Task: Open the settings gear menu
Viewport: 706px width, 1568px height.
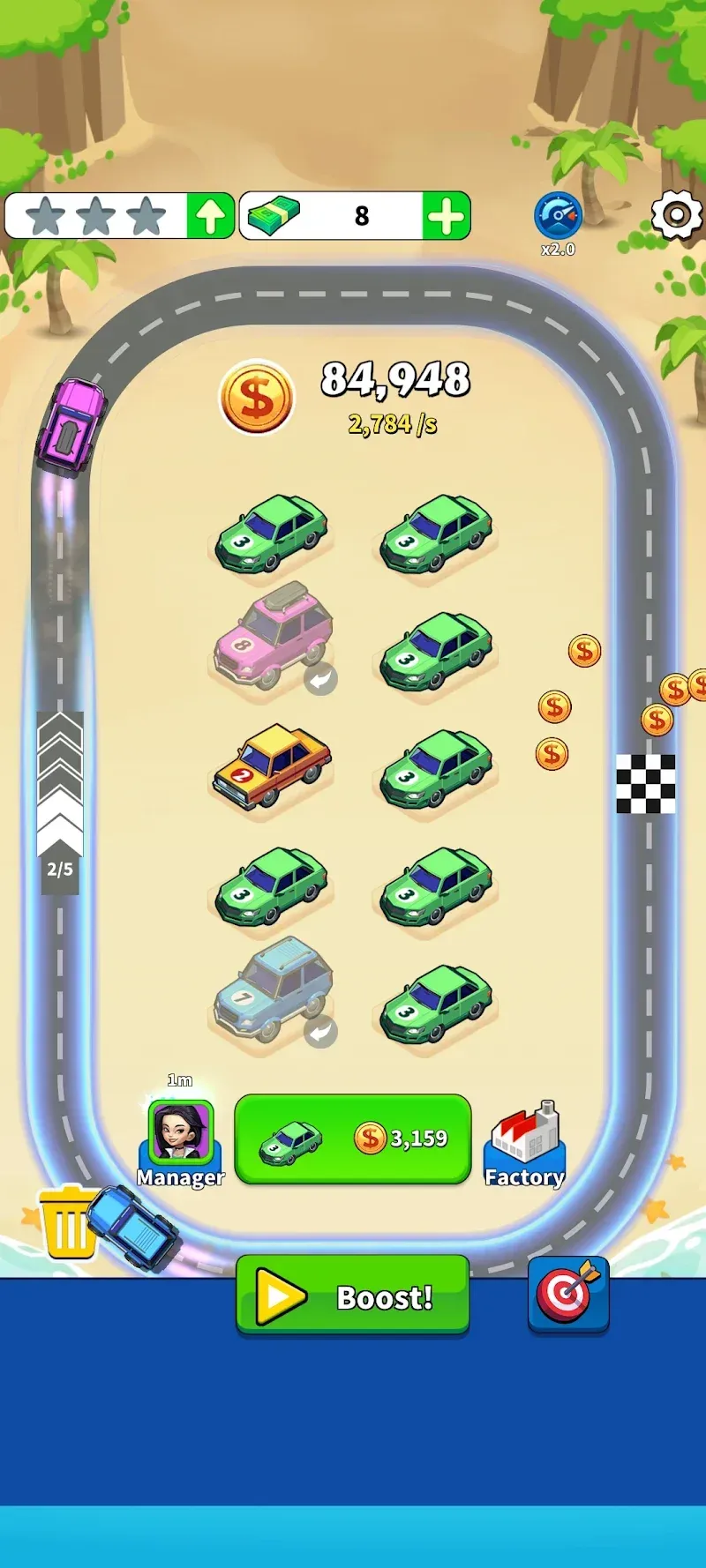Action: 676,215
